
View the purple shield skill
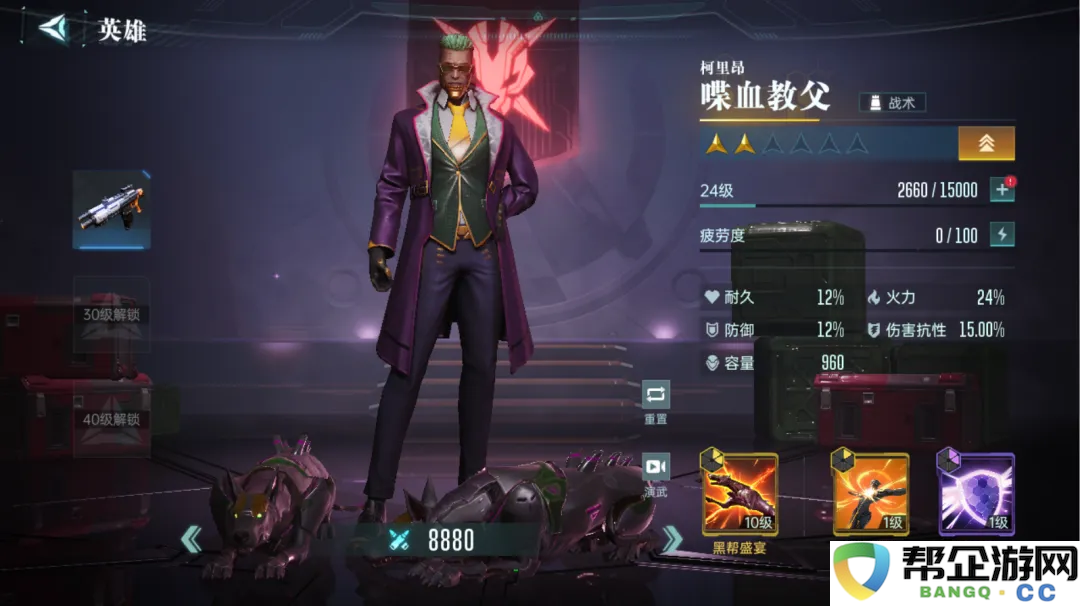point(976,493)
